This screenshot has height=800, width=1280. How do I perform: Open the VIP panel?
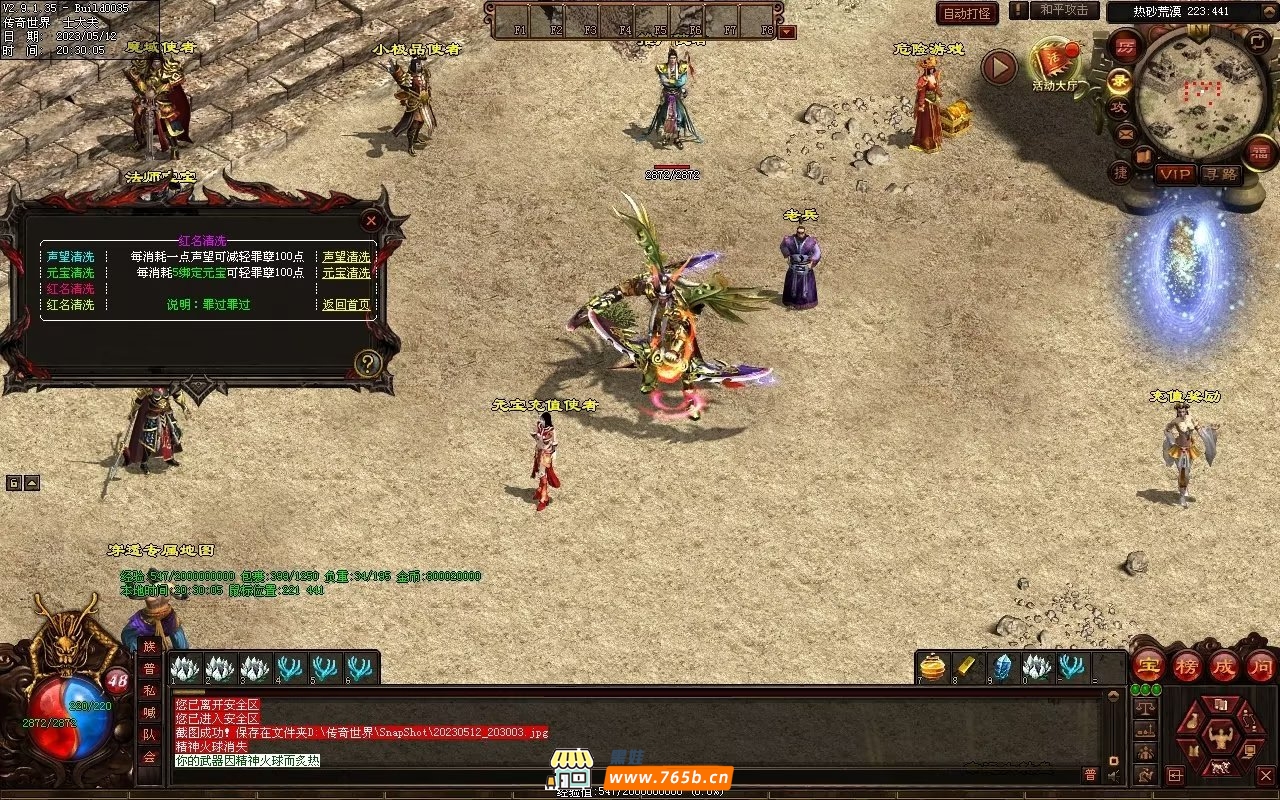(1175, 174)
